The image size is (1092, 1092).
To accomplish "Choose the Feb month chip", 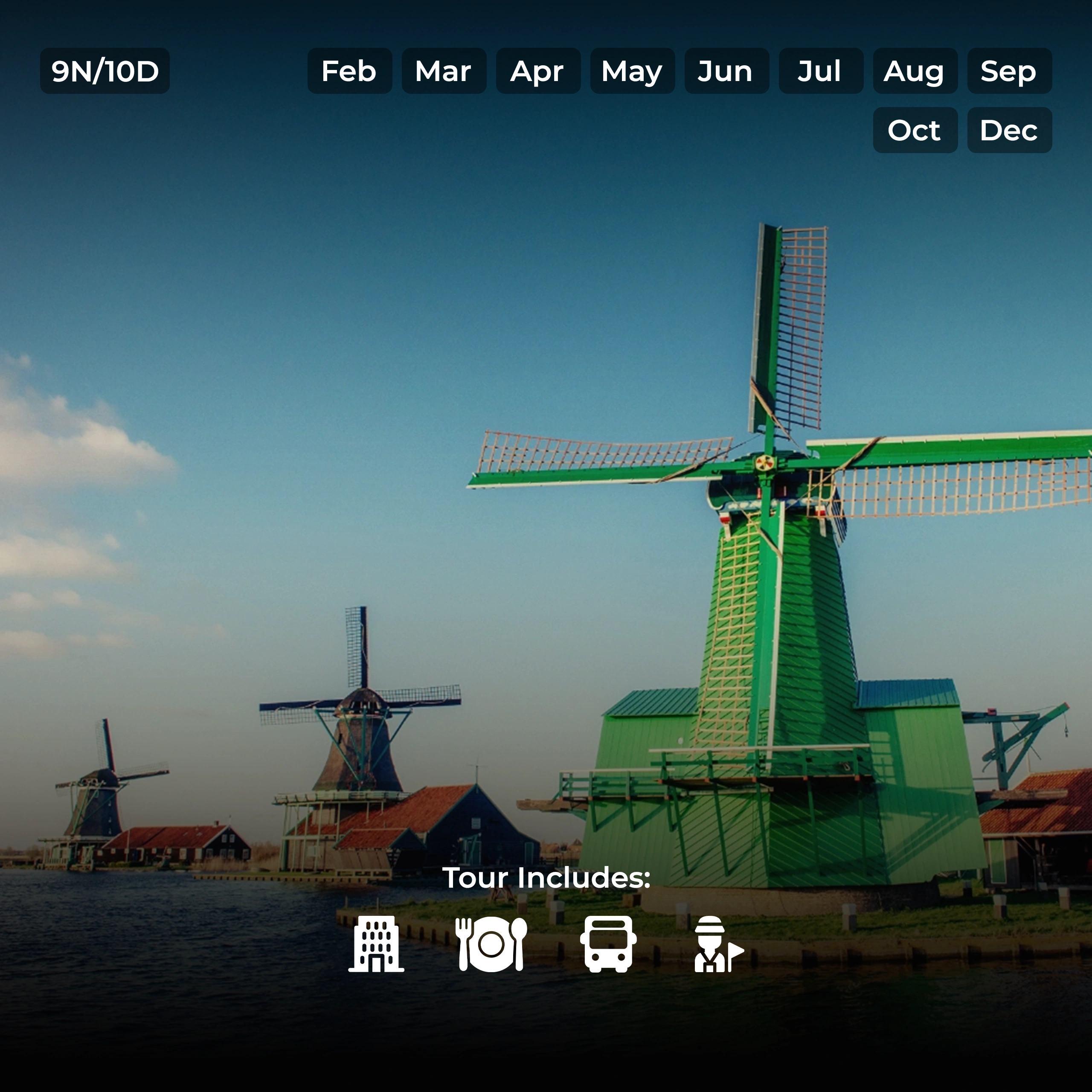I will tap(349, 71).
